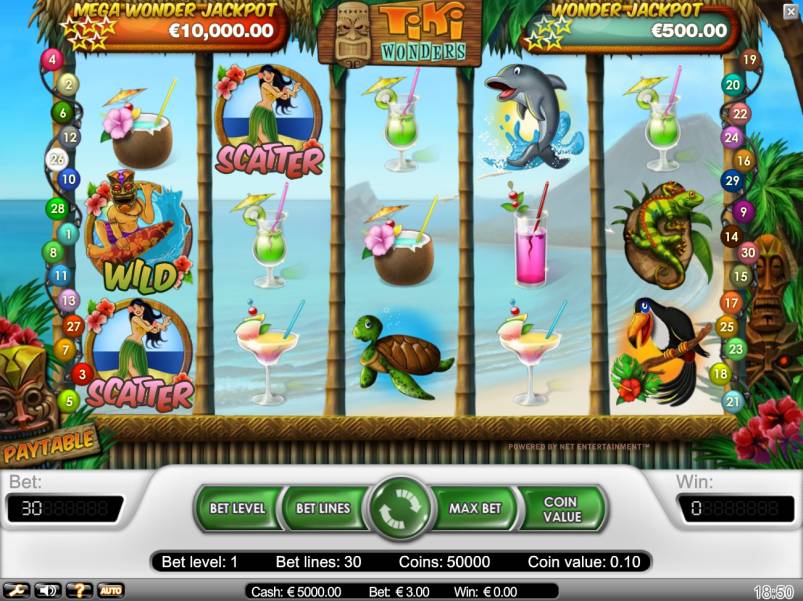The height and width of the screenshot is (601, 803).
Task: Select payline number 19 marker
Action: coord(748,60)
